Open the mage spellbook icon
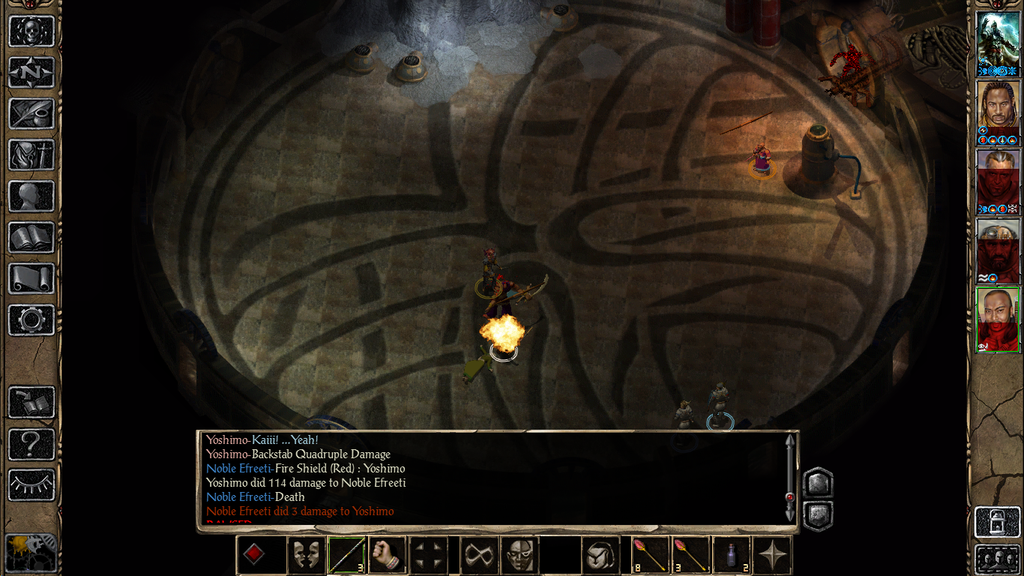Image resolution: width=1024 pixels, height=576 pixels. point(31,237)
